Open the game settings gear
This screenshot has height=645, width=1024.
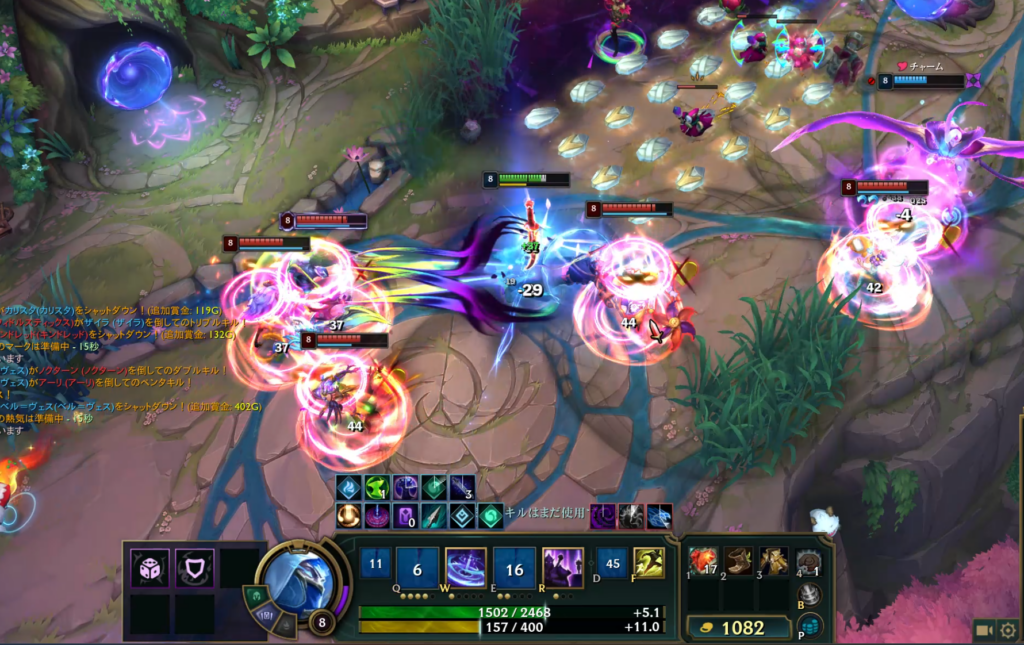[x=1008, y=631]
